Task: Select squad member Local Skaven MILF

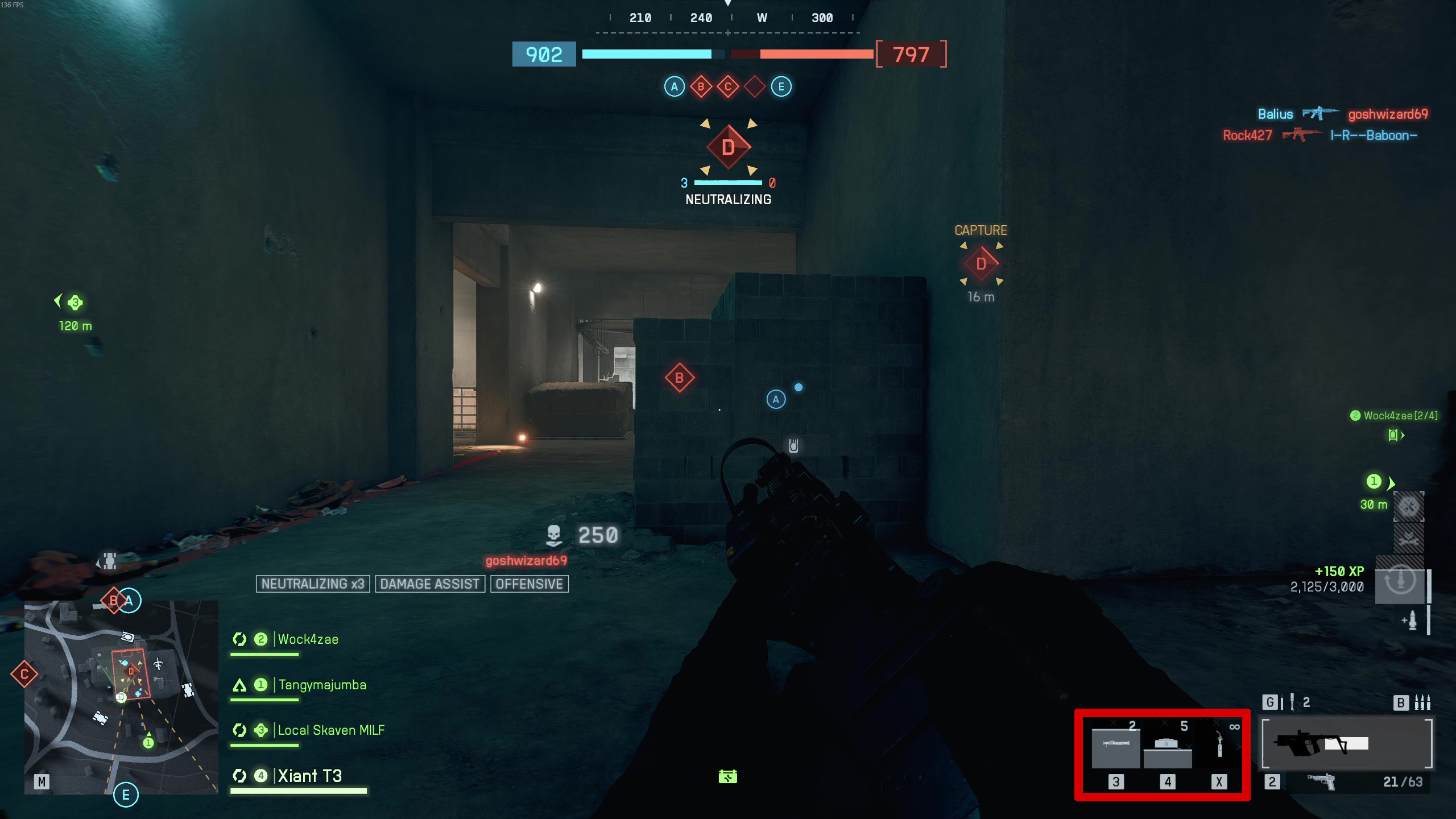Action: coord(330,730)
